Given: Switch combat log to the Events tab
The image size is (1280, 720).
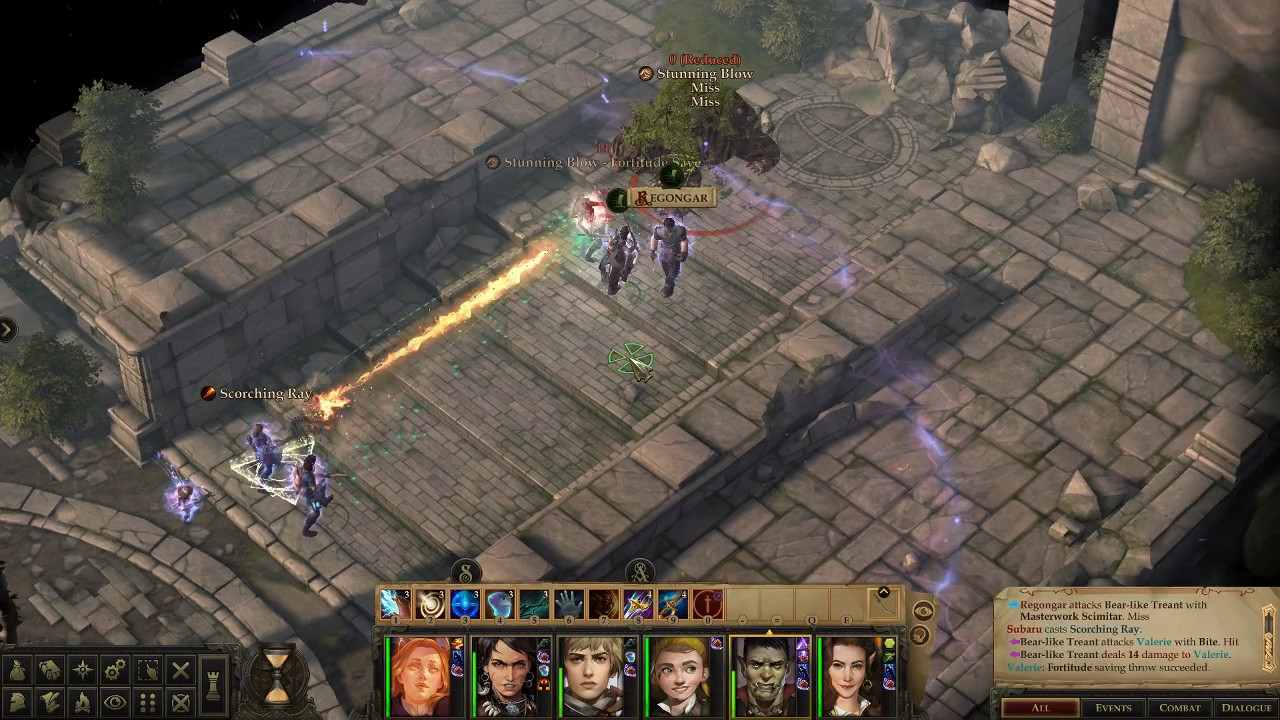Looking at the screenshot, I should tap(1113, 708).
